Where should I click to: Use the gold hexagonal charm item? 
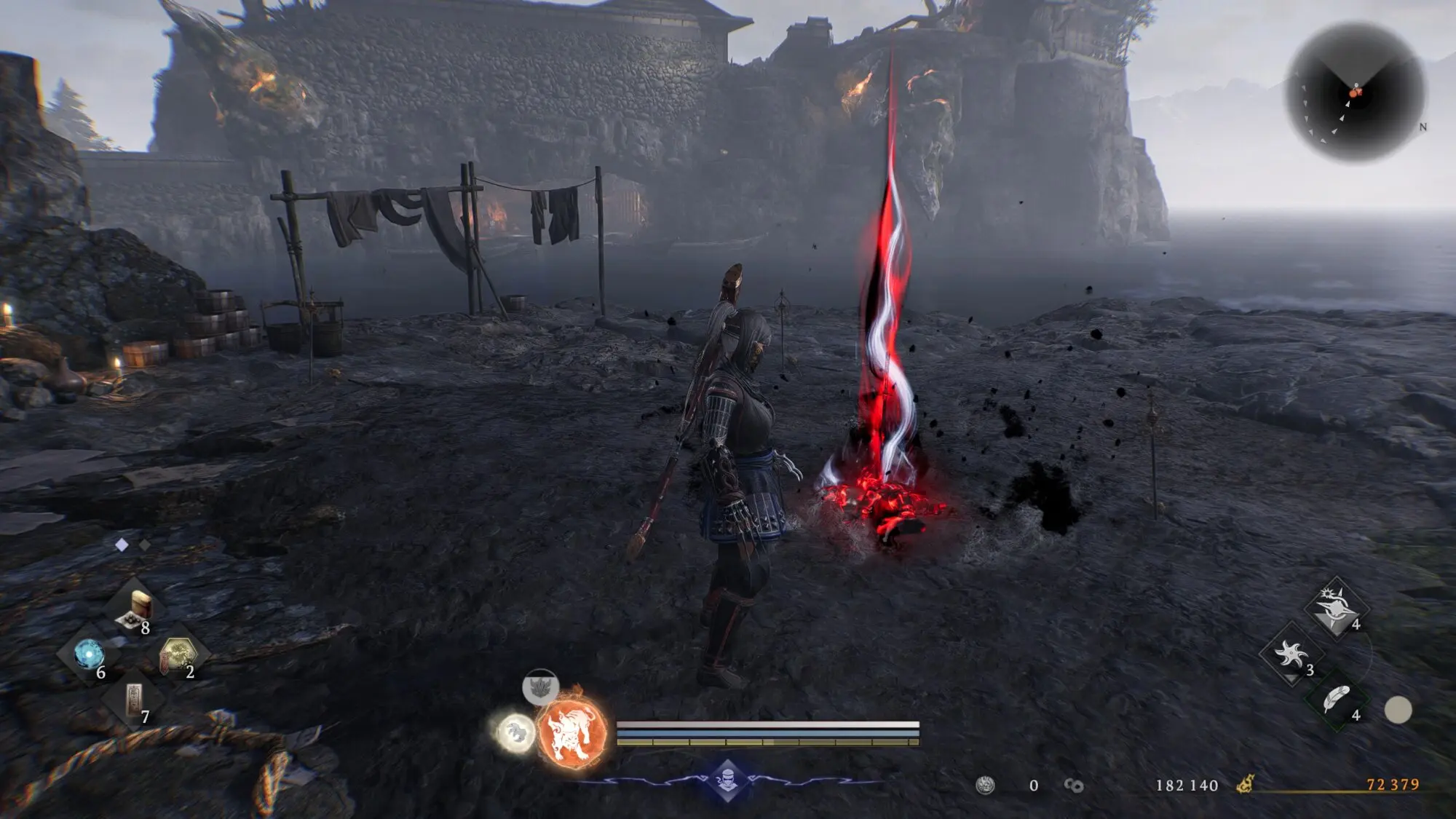click(178, 652)
